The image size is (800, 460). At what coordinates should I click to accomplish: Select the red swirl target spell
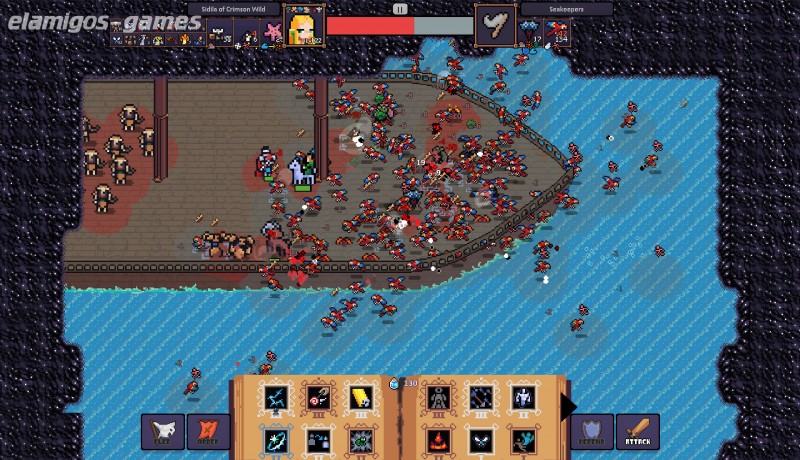pos(318,397)
